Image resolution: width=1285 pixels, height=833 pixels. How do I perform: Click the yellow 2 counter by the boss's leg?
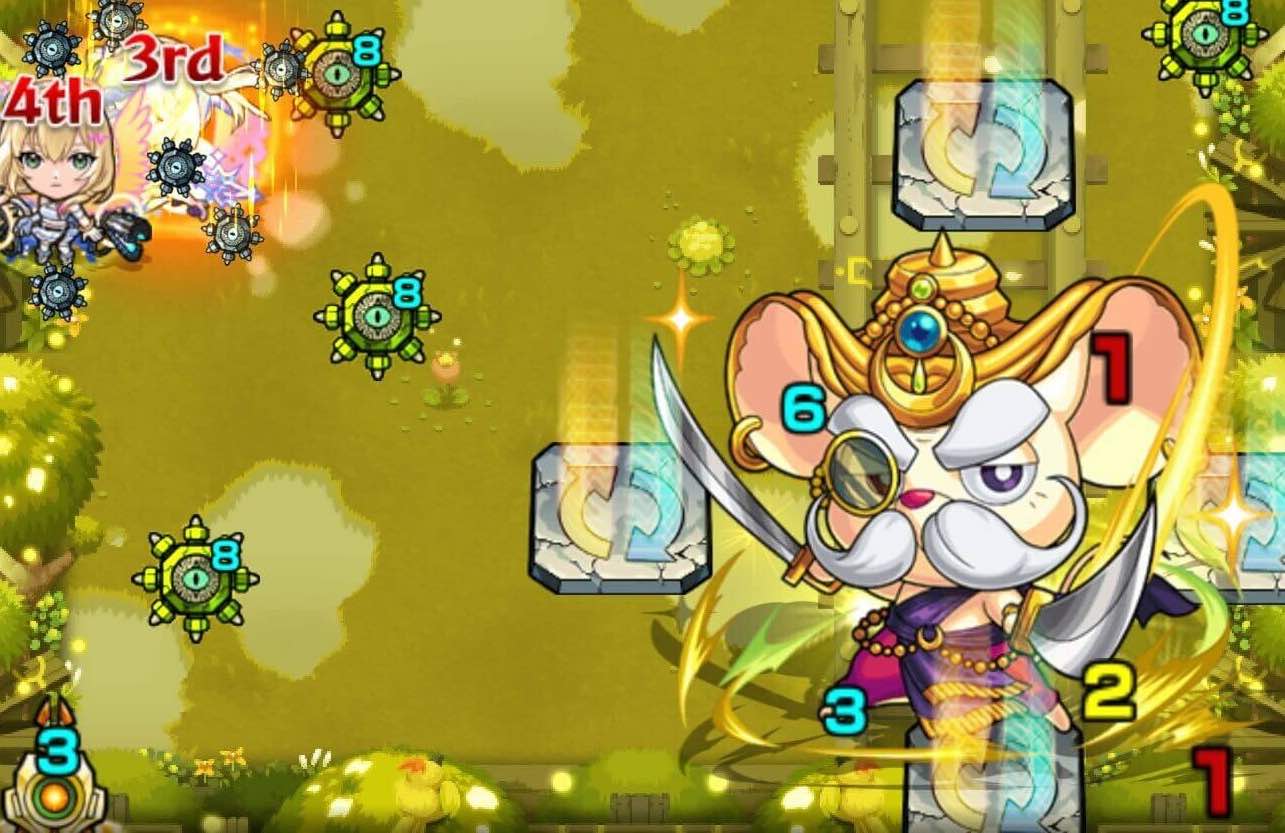pyautogui.click(x=1110, y=690)
